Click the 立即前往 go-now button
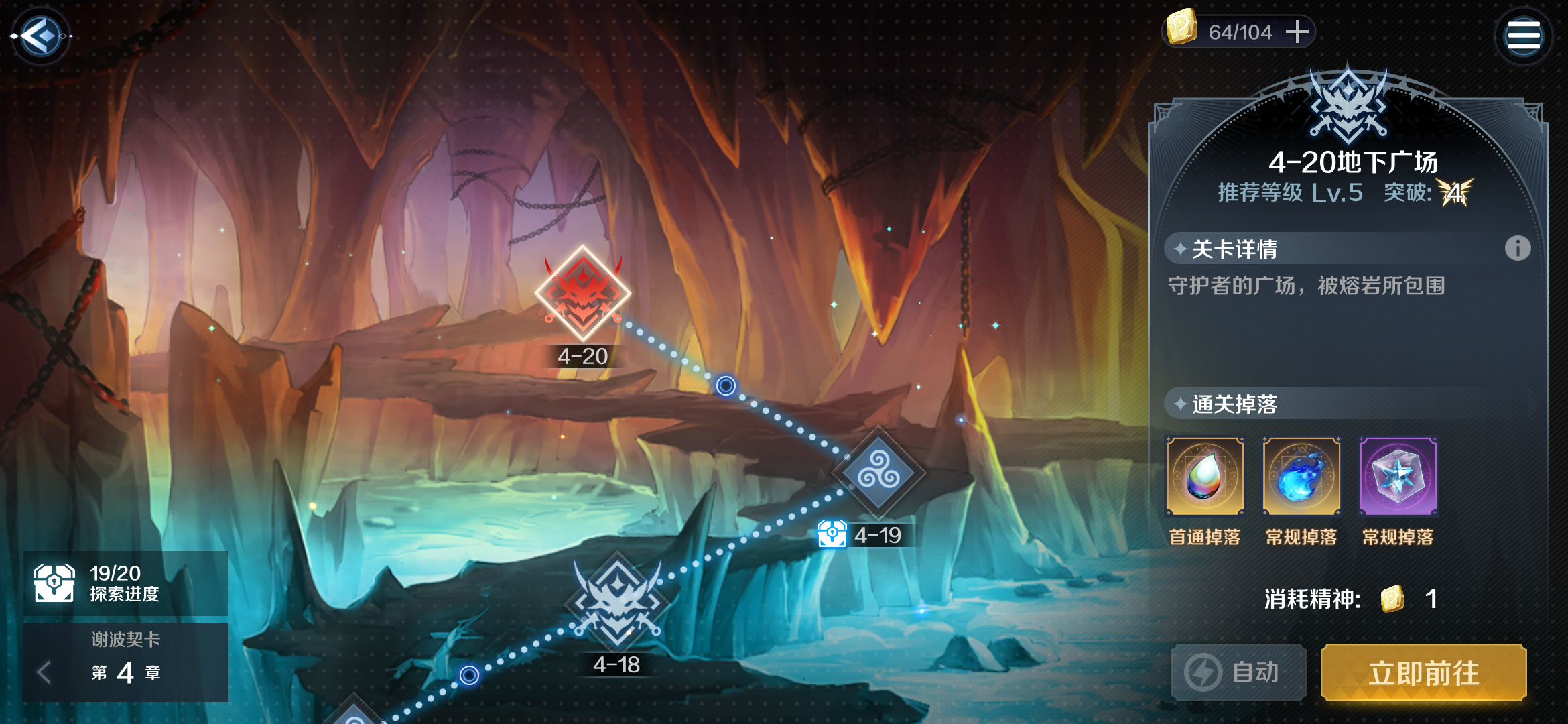Image resolution: width=1568 pixels, height=724 pixels. click(1423, 672)
